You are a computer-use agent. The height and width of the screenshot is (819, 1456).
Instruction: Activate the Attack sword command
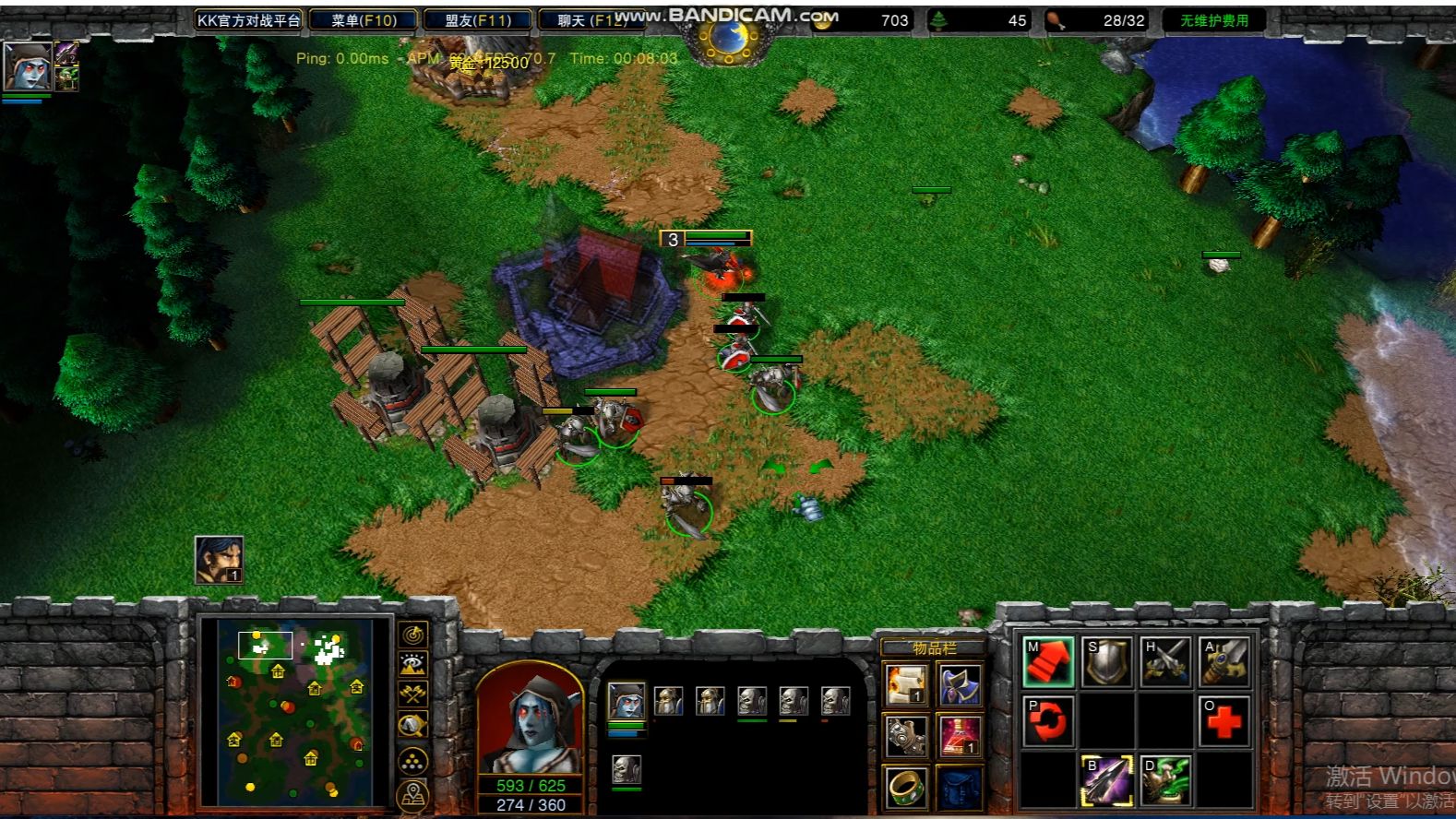1224,662
